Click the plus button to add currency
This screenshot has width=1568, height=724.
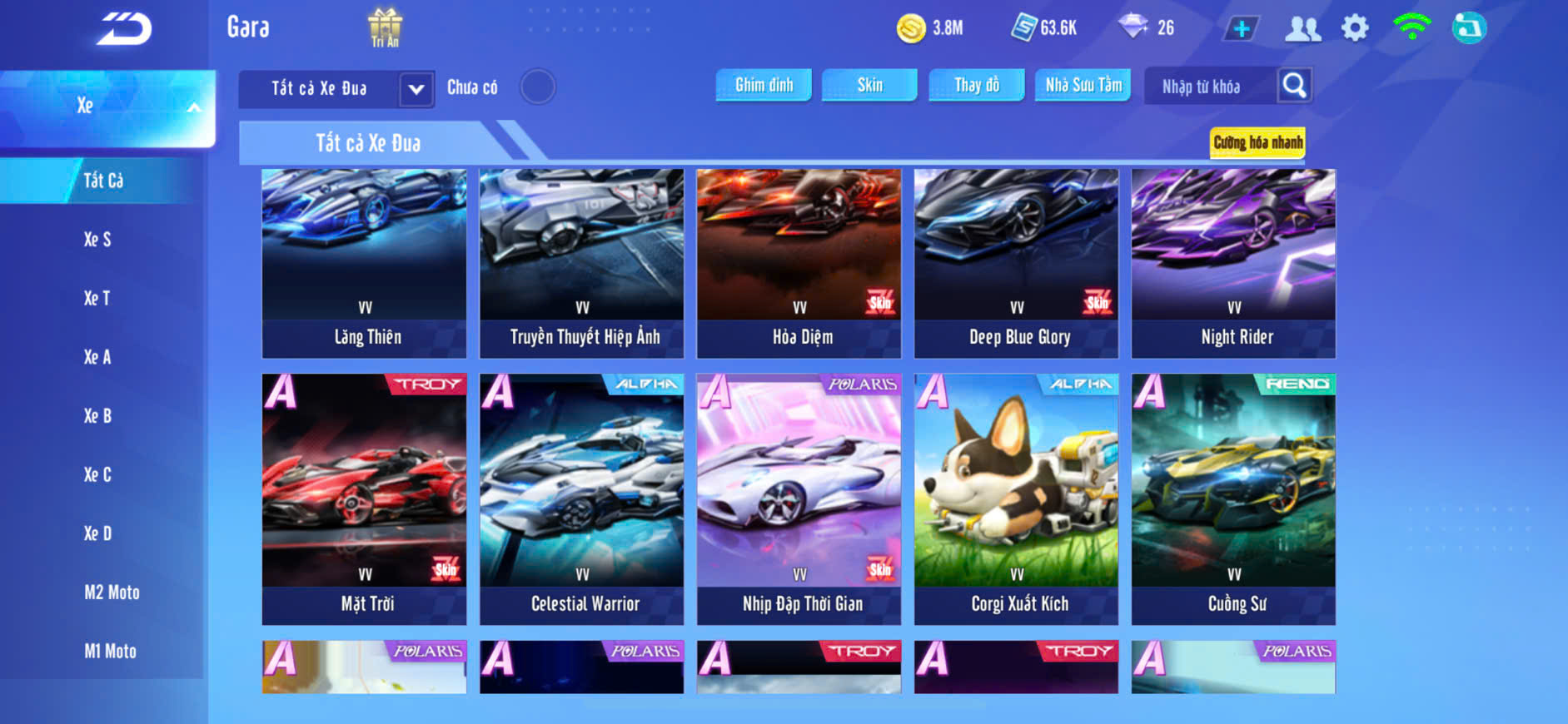(1241, 28)
